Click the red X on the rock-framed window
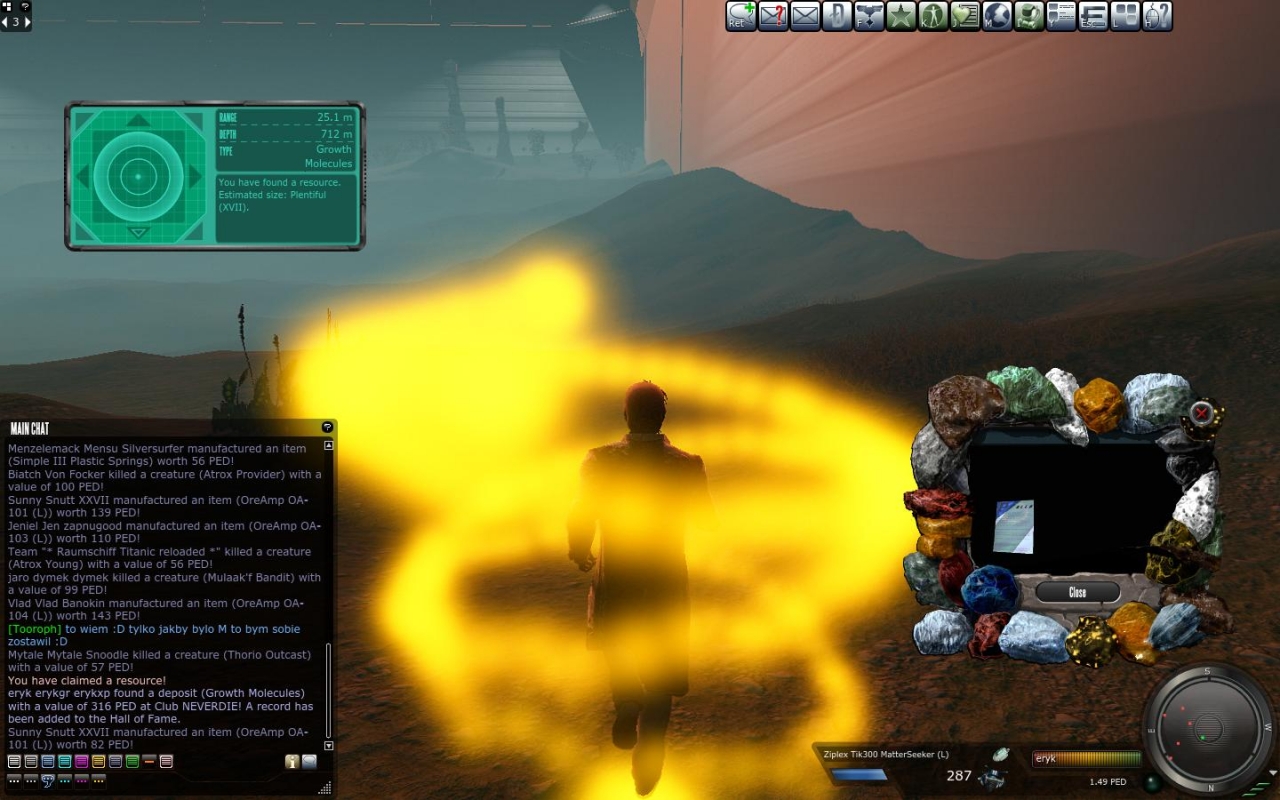1280x800 pixels. point(1202,412)
